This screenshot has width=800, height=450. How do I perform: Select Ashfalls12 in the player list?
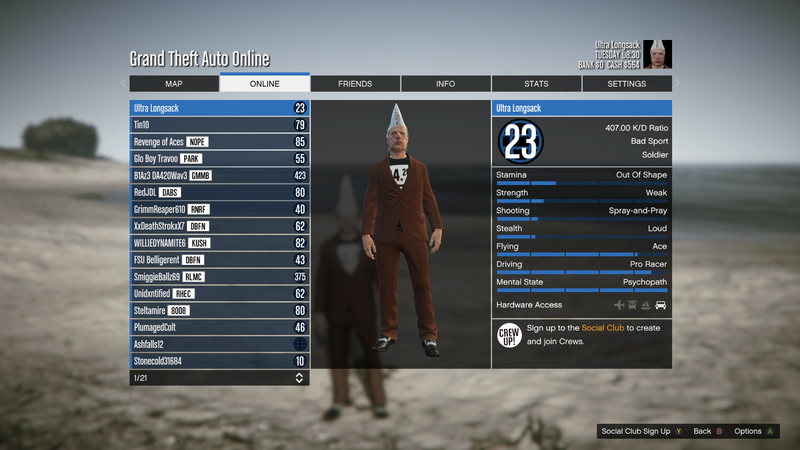pyautogui.click(x=219, y=344)
